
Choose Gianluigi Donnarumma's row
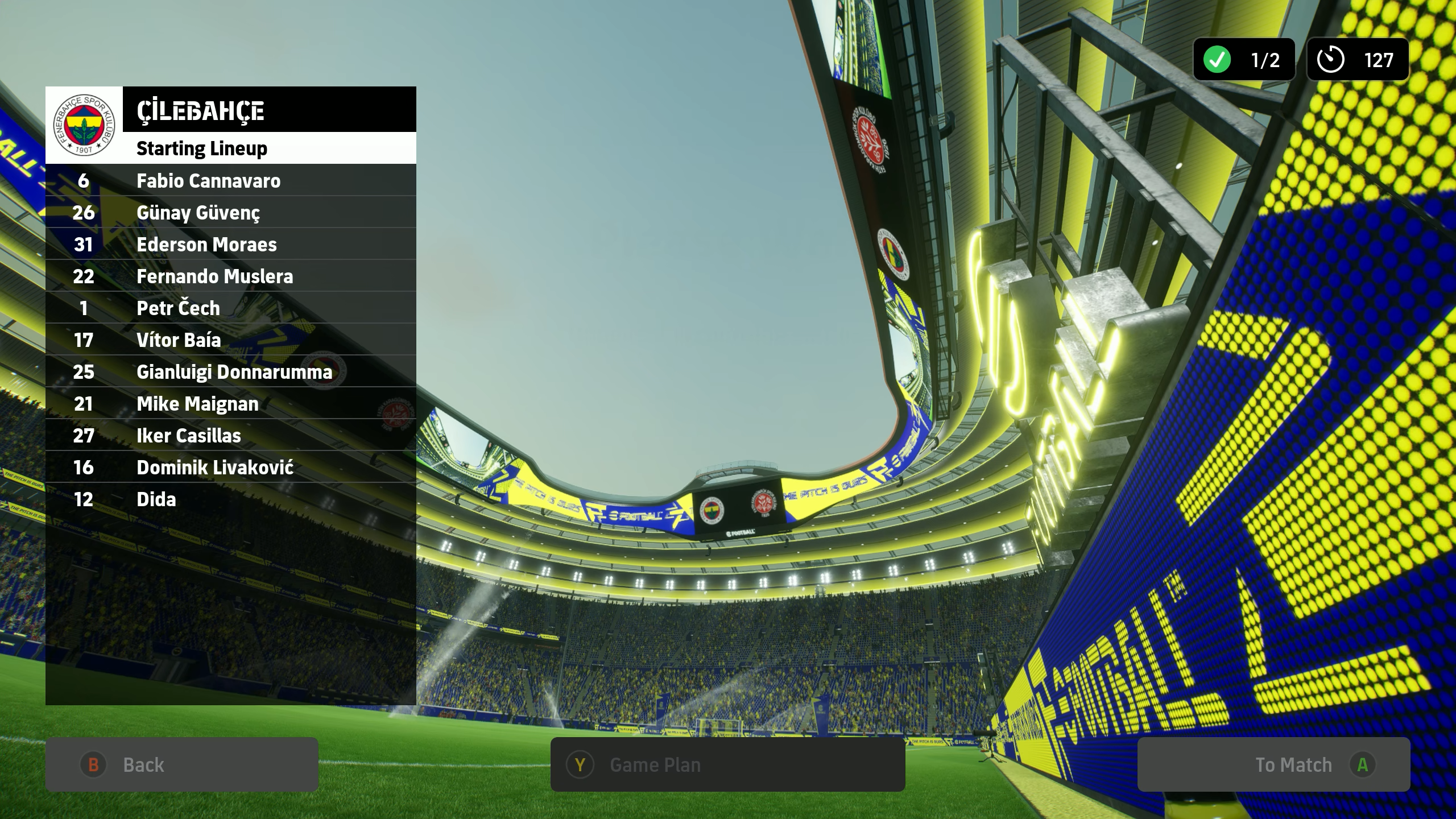click(x=231, y=372)
